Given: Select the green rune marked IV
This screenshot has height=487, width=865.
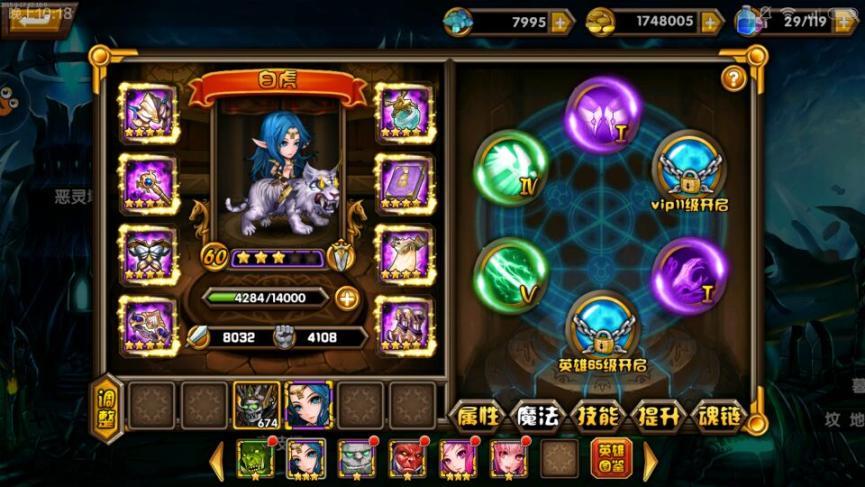Looking at the screenshot, I should coord(510,166).
